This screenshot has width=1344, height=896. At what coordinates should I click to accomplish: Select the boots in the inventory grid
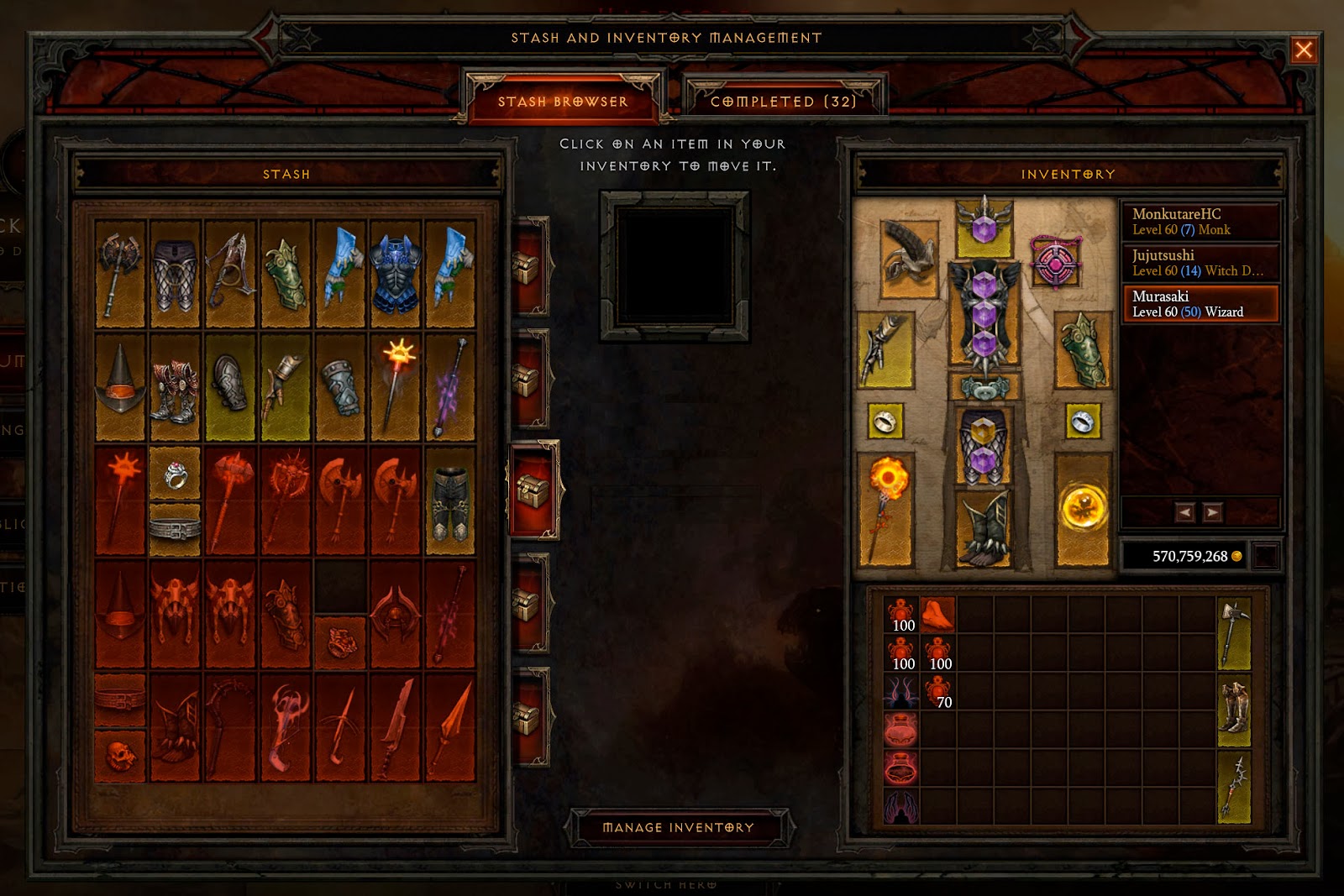1233,710
